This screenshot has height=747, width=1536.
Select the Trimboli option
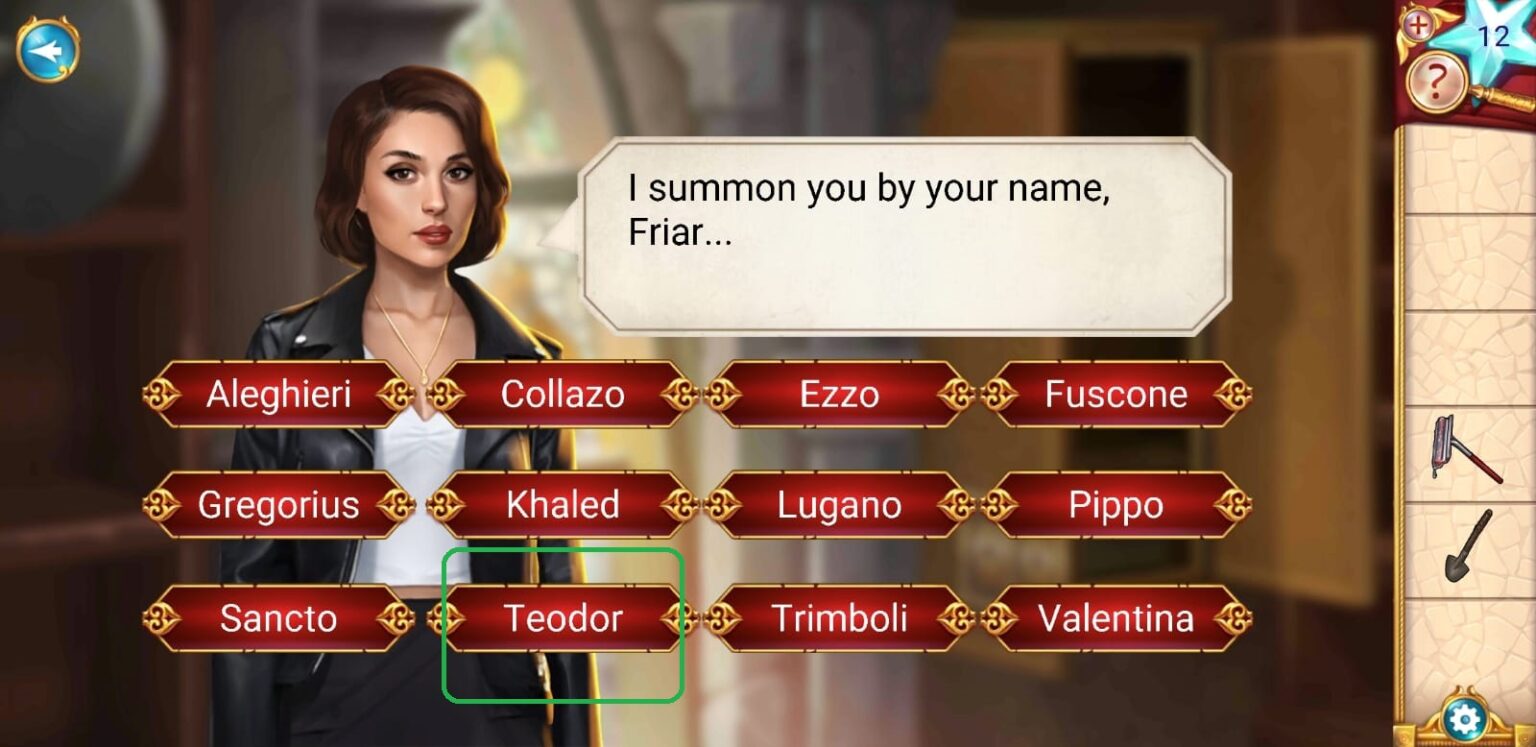pyautogui.click(x=839, y=618)
